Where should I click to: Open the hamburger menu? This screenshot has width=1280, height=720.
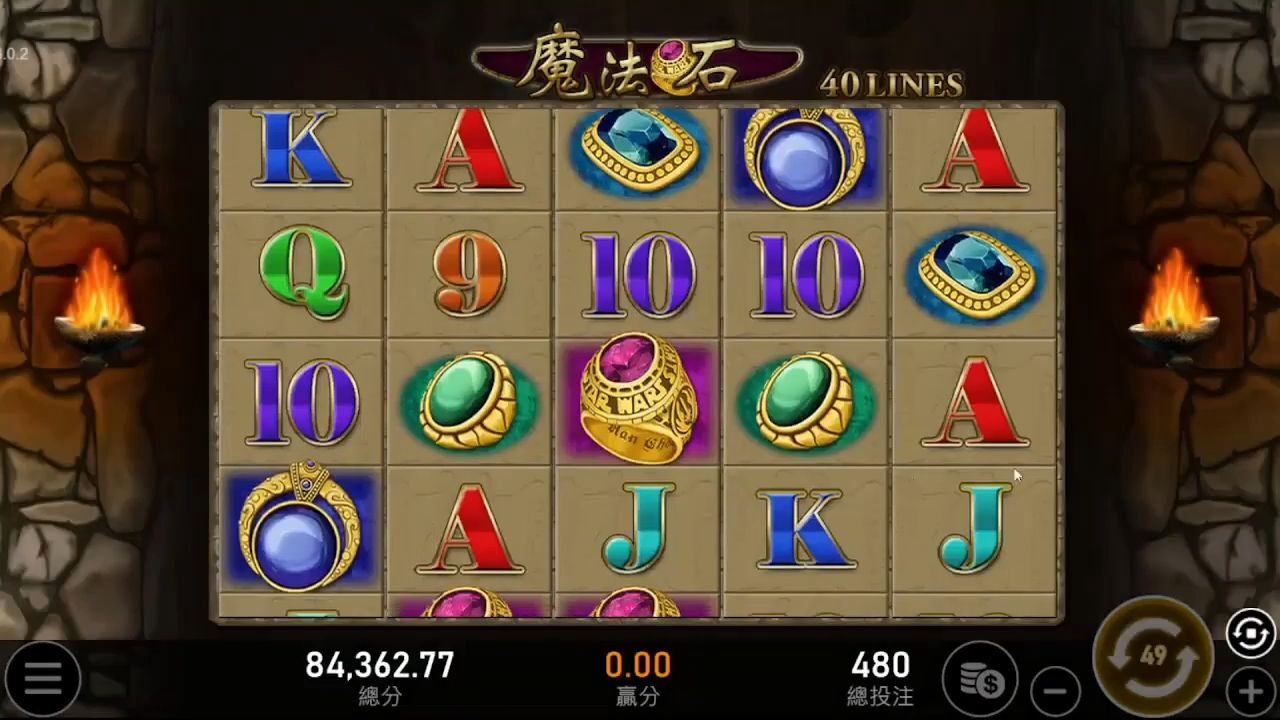(x=43, y=679)
